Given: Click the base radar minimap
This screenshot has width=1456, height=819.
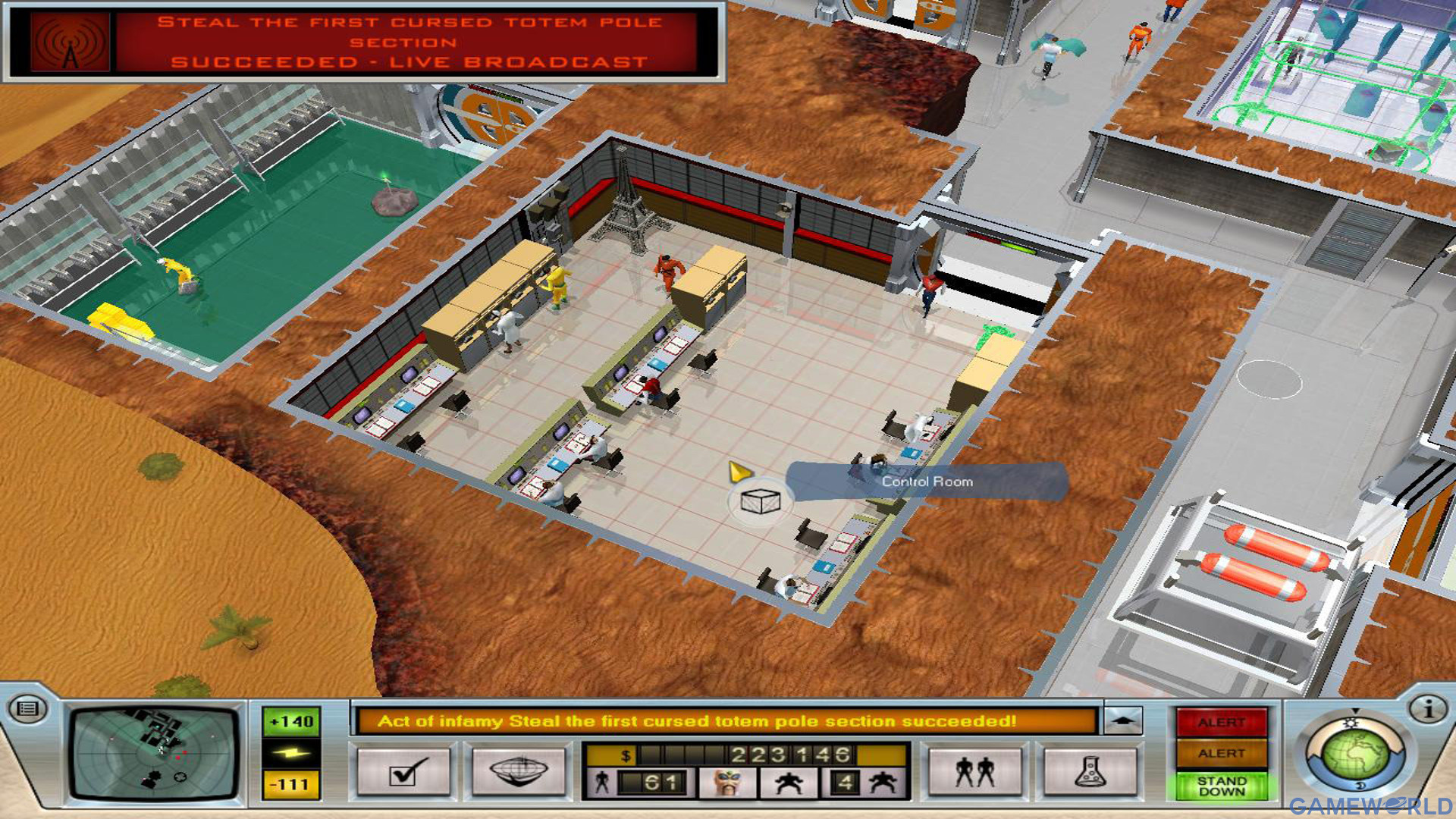Looking at the screenshot, I should point(155,753).
